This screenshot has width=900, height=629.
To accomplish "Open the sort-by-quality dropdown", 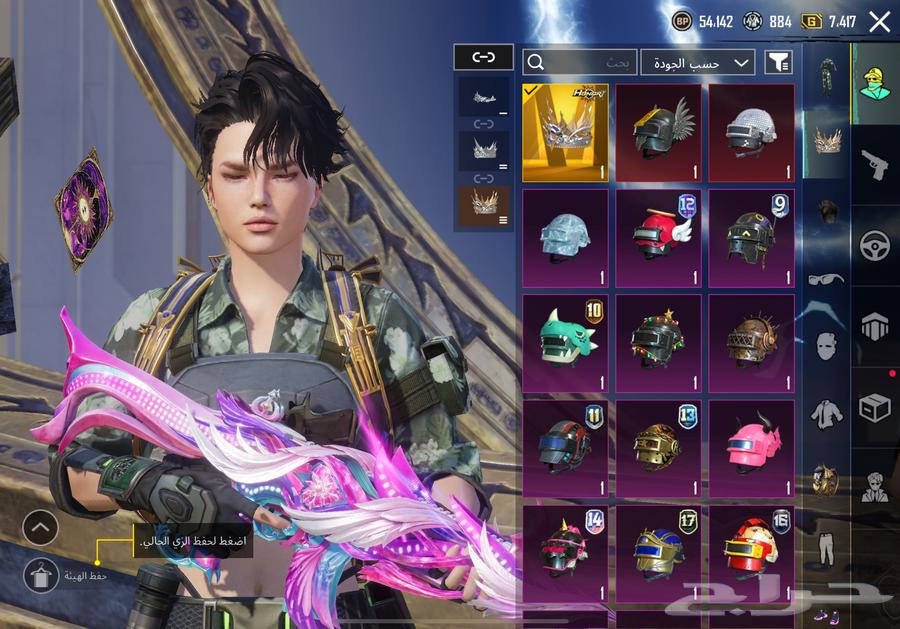I will [x=697, y=62].
